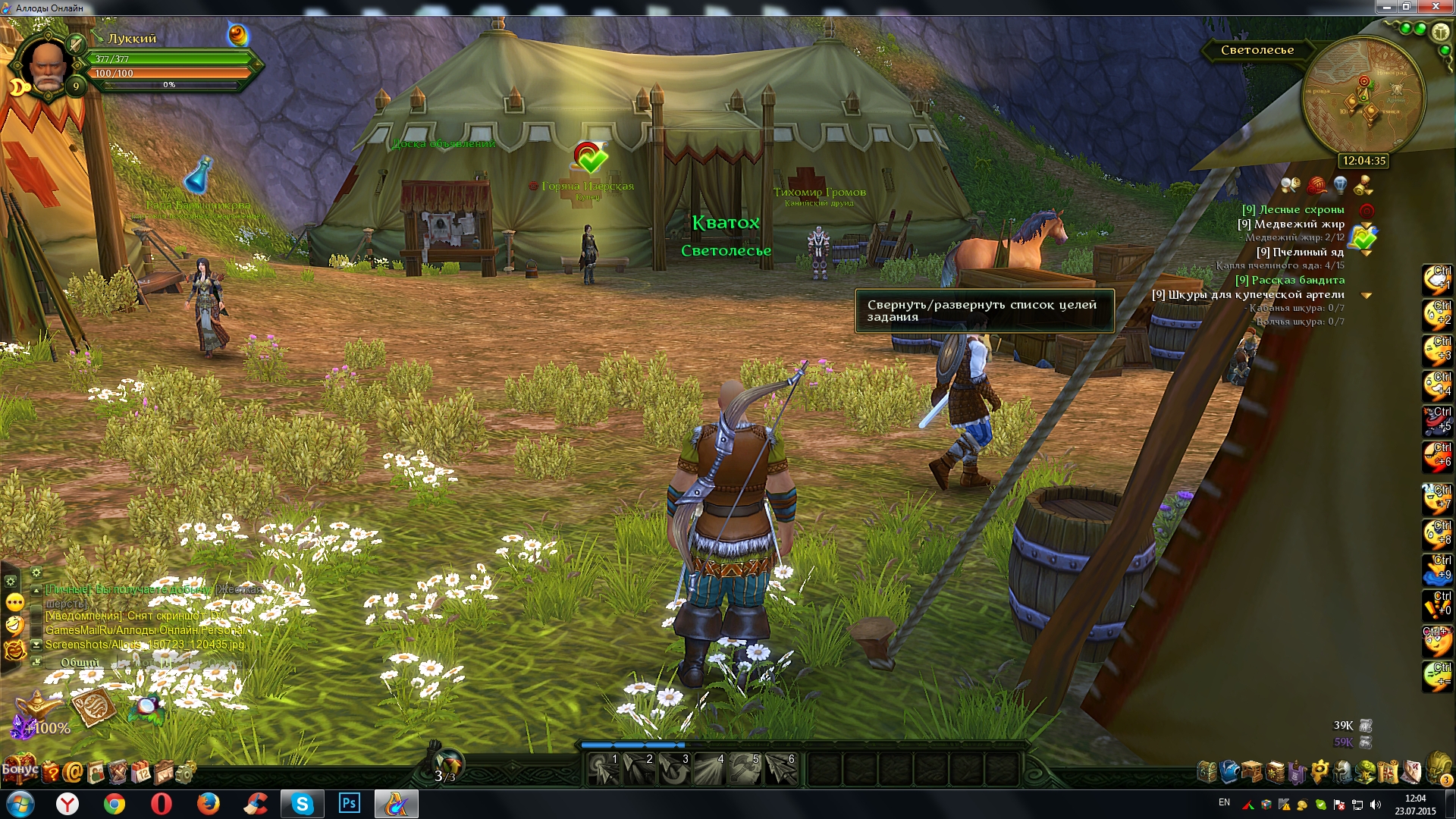Select the Лесные схроны quest
Screen dimensions: 1456x819
pos(1292,210)
